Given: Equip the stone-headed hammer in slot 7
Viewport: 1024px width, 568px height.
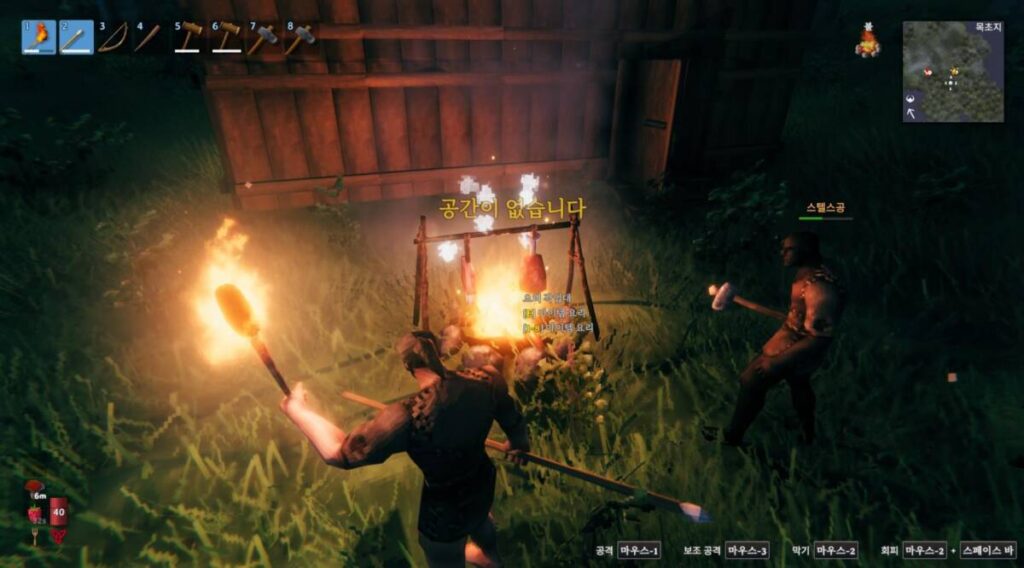Looking at the screenshot, I should point(264,38).
